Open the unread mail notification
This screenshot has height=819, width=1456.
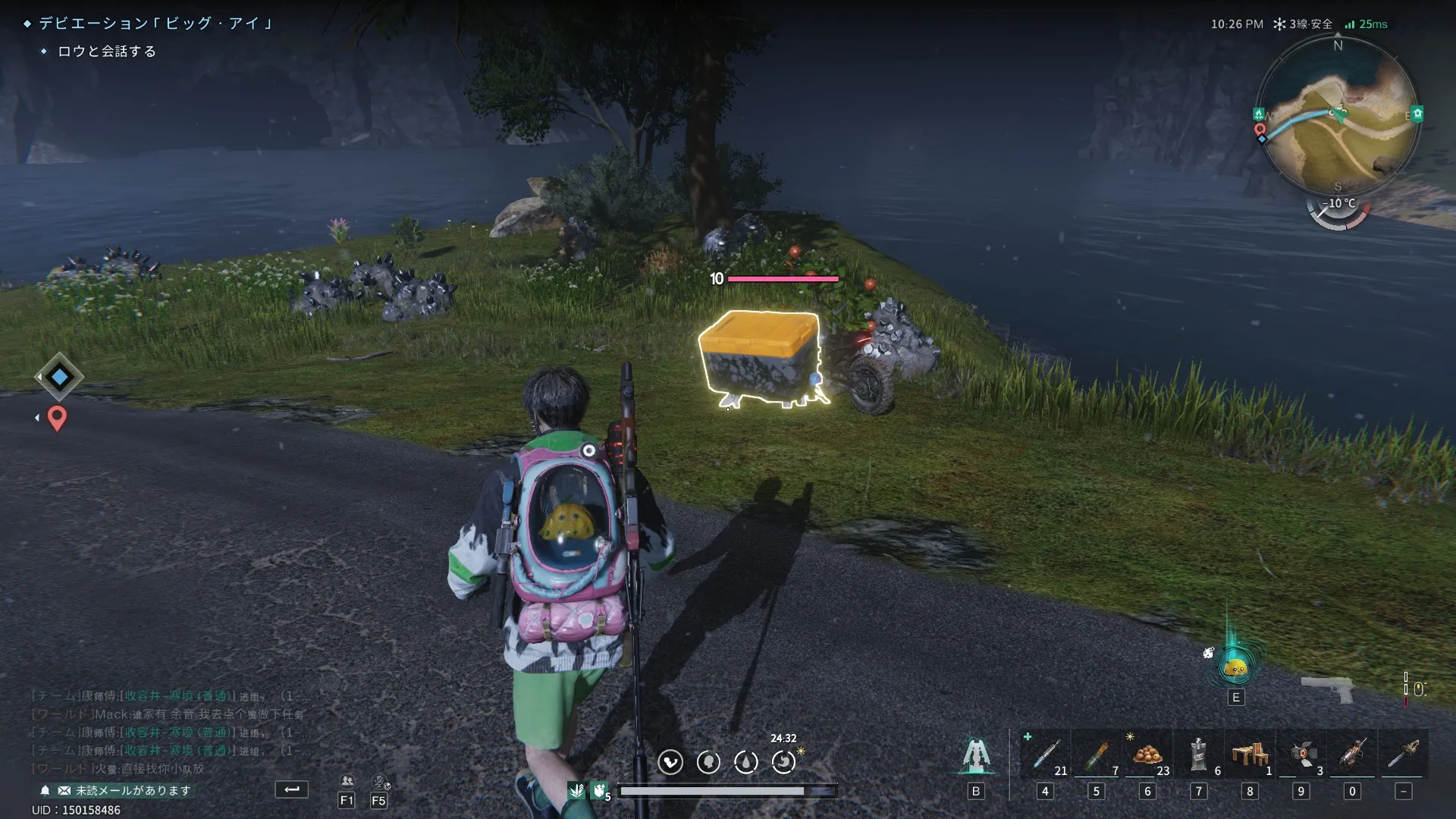125,790
